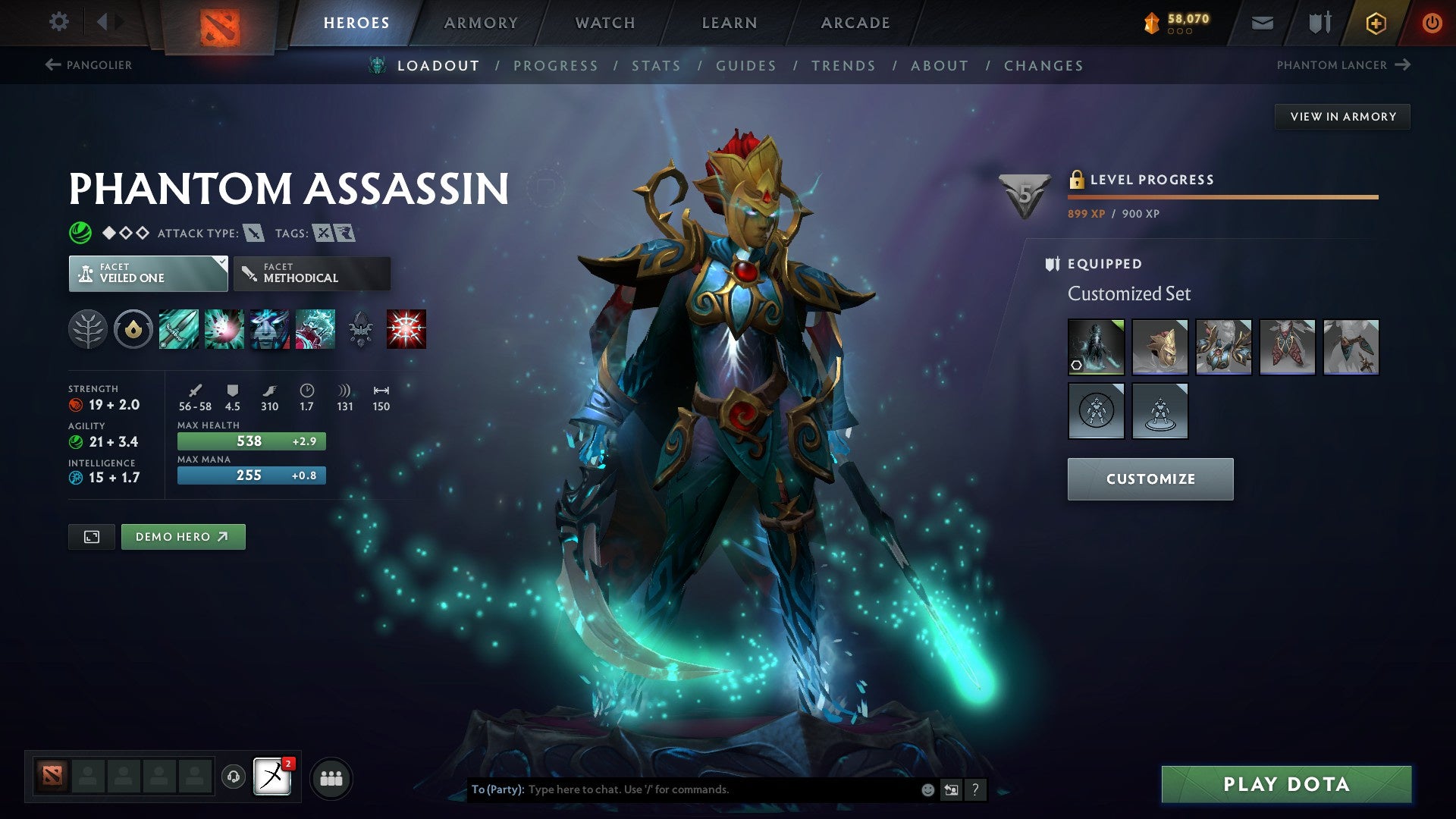
Task: Open the settings gear icon
Action: 58,22
